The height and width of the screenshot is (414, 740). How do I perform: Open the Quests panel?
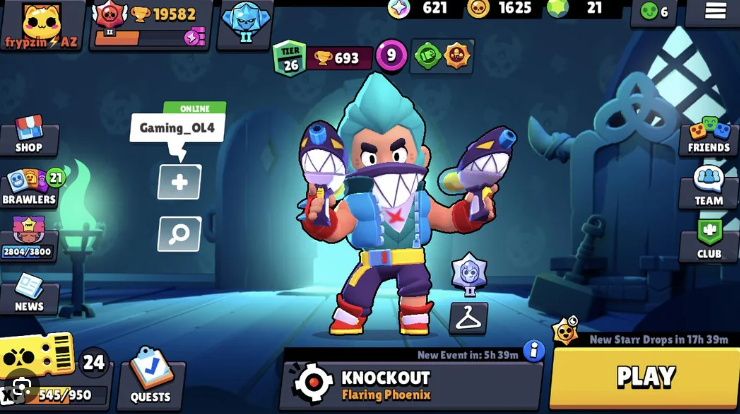click(150, 379)
